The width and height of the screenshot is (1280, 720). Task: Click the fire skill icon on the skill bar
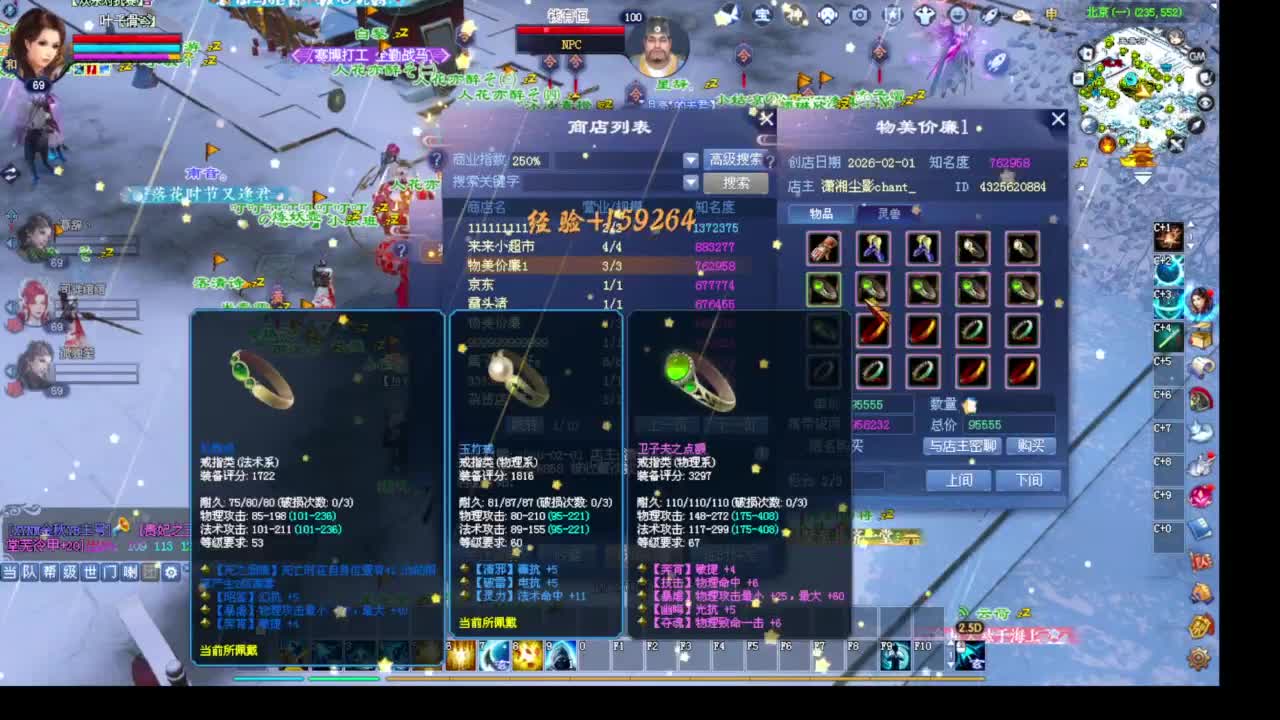[526, 658]
